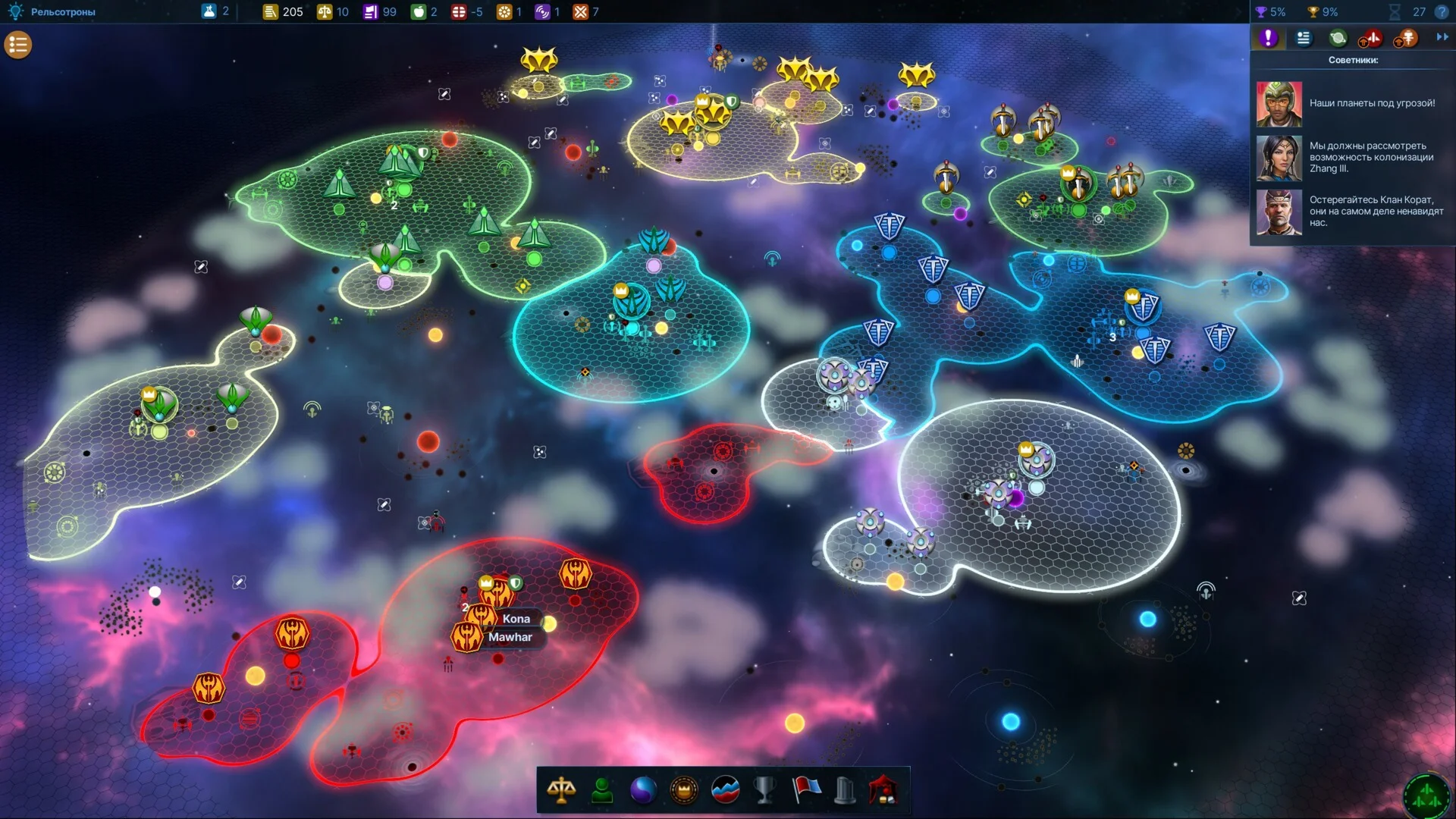Screen dimensions: 1456x819
Task: Switch to the orange station tab
Action: click(x=1406, y=38)
